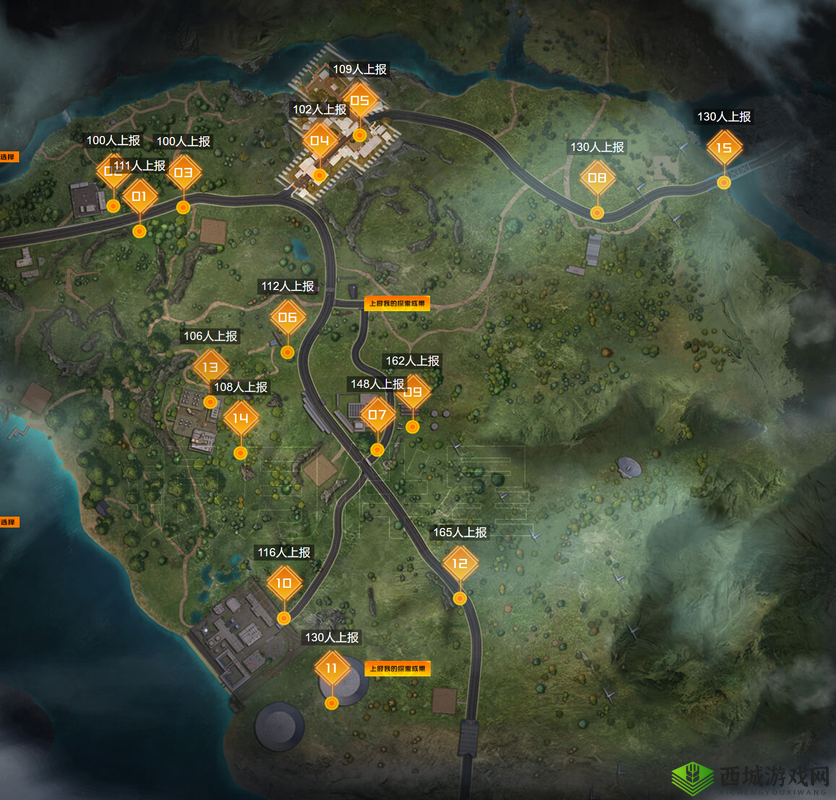Click 上报我的探索结果 button near marker 06

[397, 304]
